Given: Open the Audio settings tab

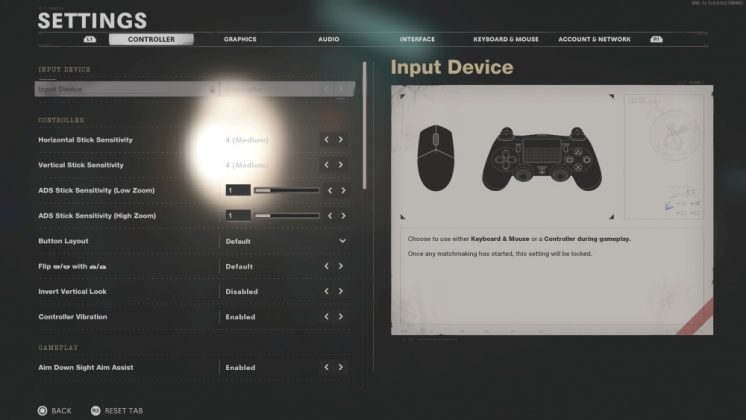Looking at the screenshot, I should (x=328, y=39).
